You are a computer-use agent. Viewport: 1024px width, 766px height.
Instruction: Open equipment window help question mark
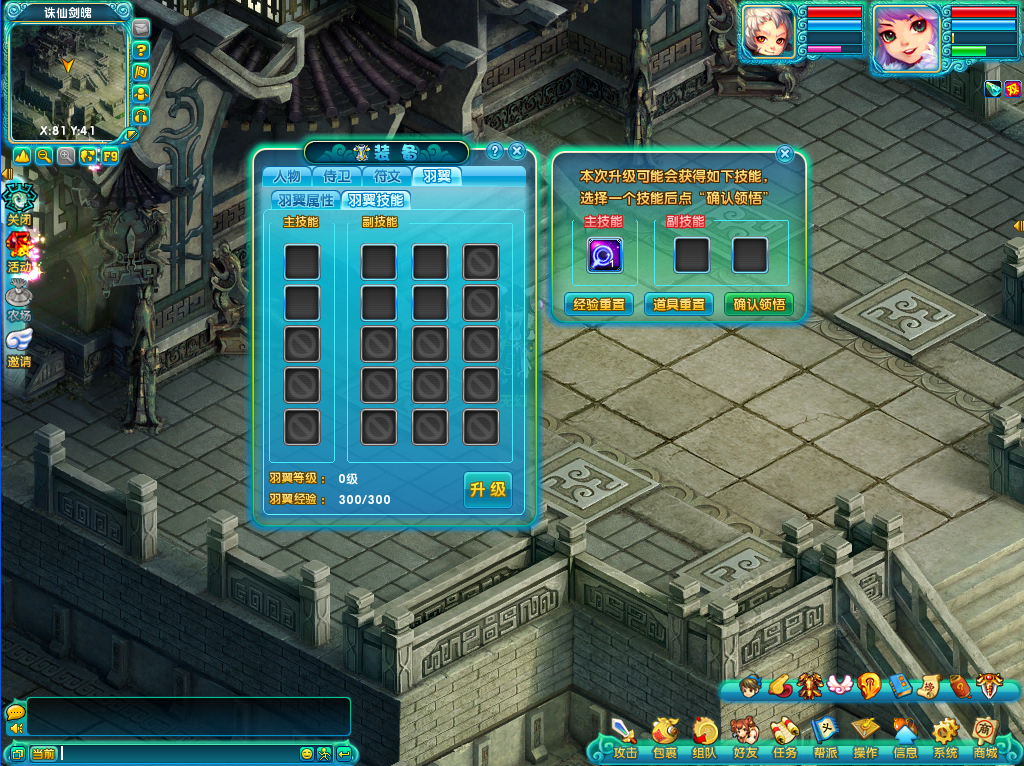pos(494,151)
